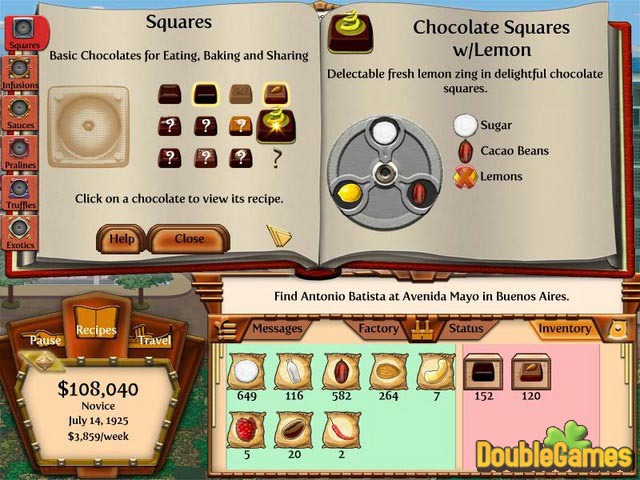Switch to the Messages tab
640x480 pixels.
pyautogui.click(x=277, y=328)
